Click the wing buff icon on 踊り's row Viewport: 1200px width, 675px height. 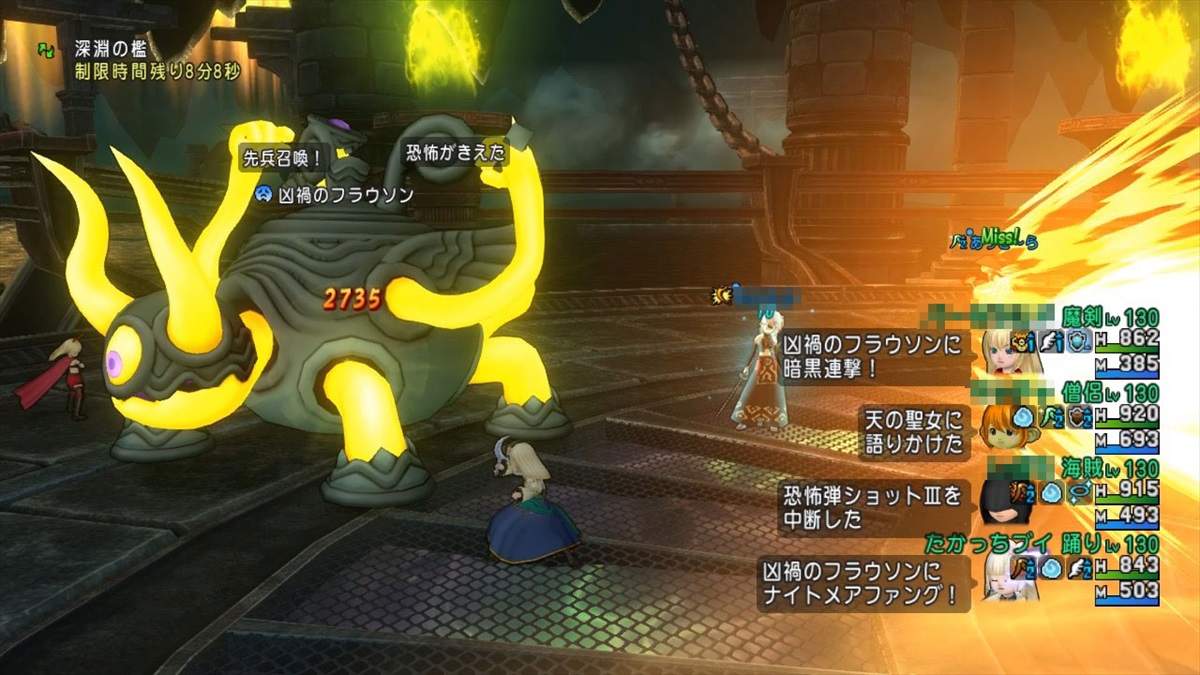(x=1079, y=568)
